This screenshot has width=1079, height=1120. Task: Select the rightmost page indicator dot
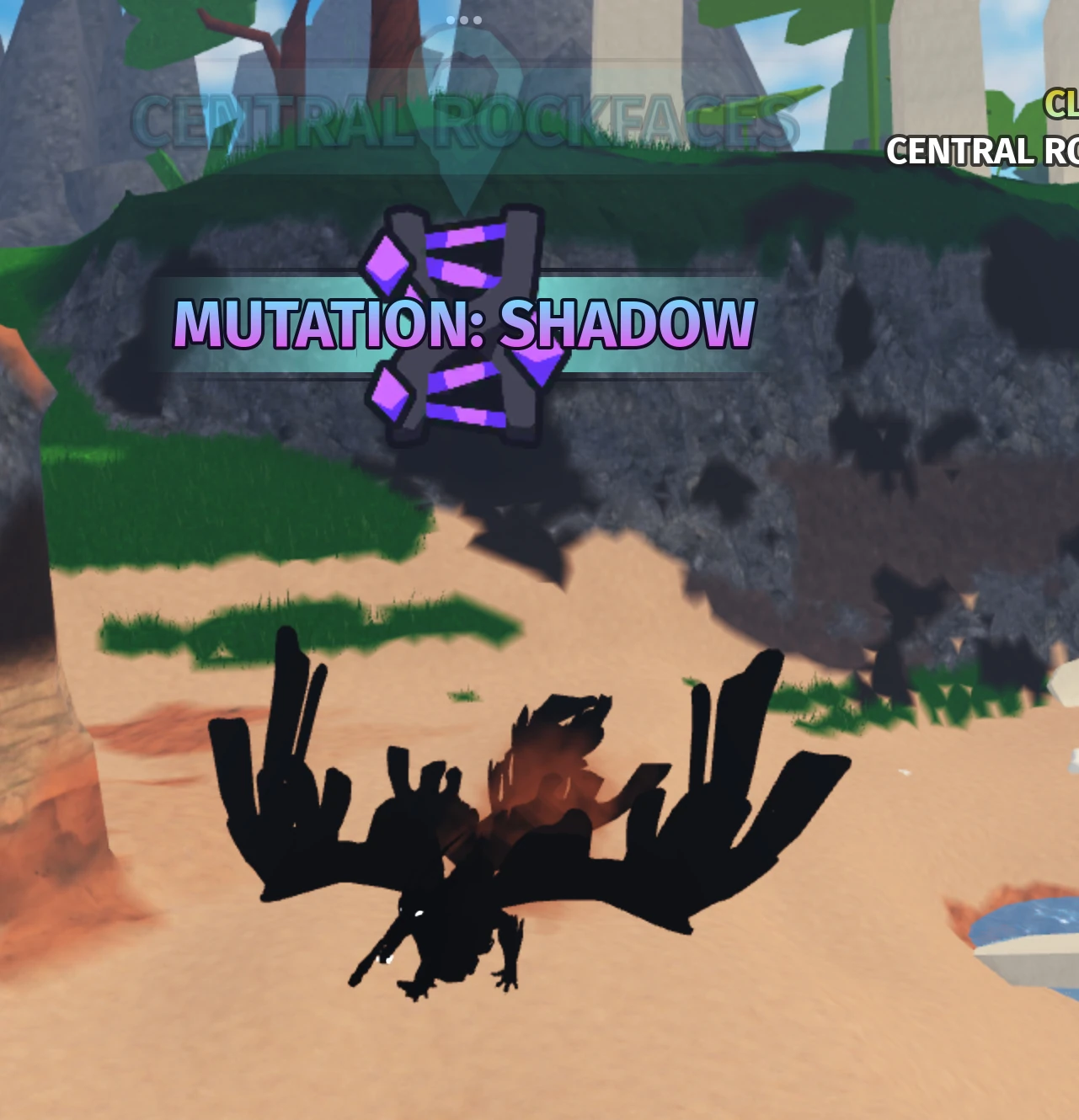[x=478, y=19]
